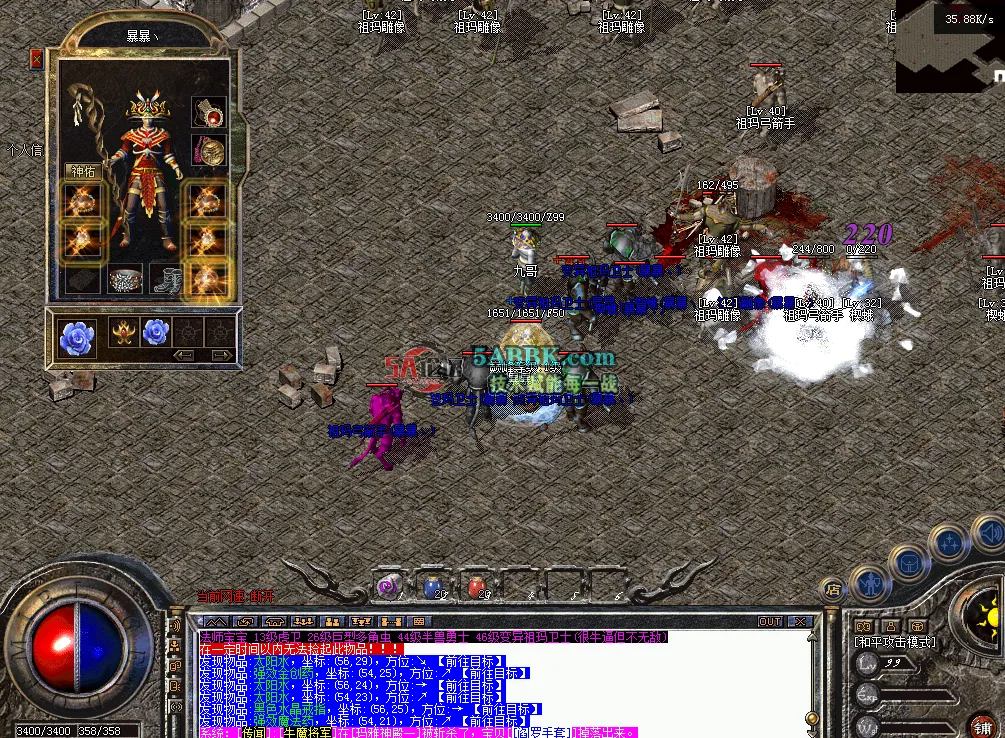This screenshot has height=738, width=1005.
Task: Click the OUT button above chat
Action: tap(769, 621)
